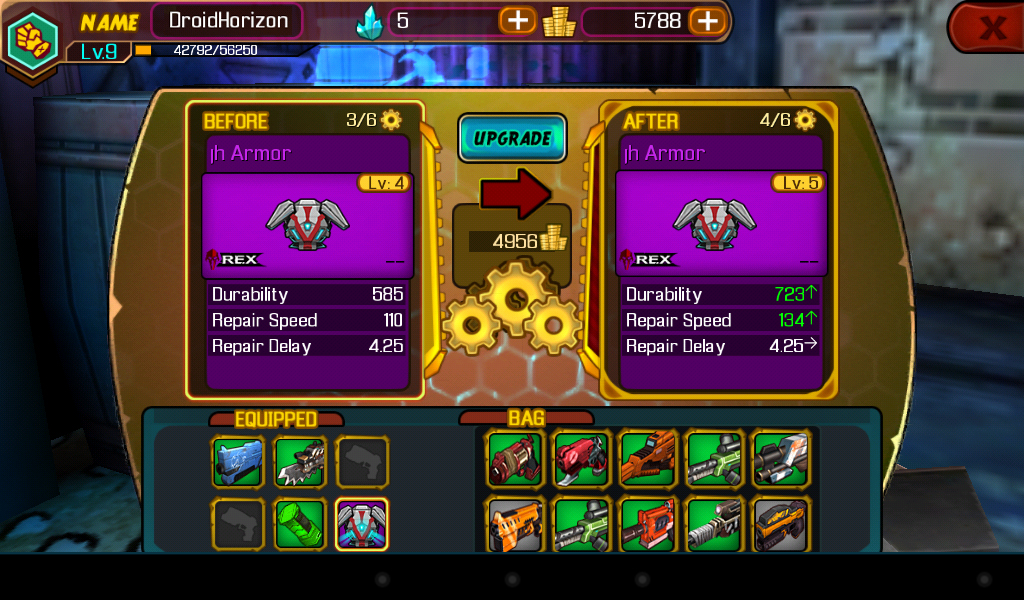Viewport: 1024px width, 600px height.
Task: Add more crystals with the plus button
Action: pos(518,20)
